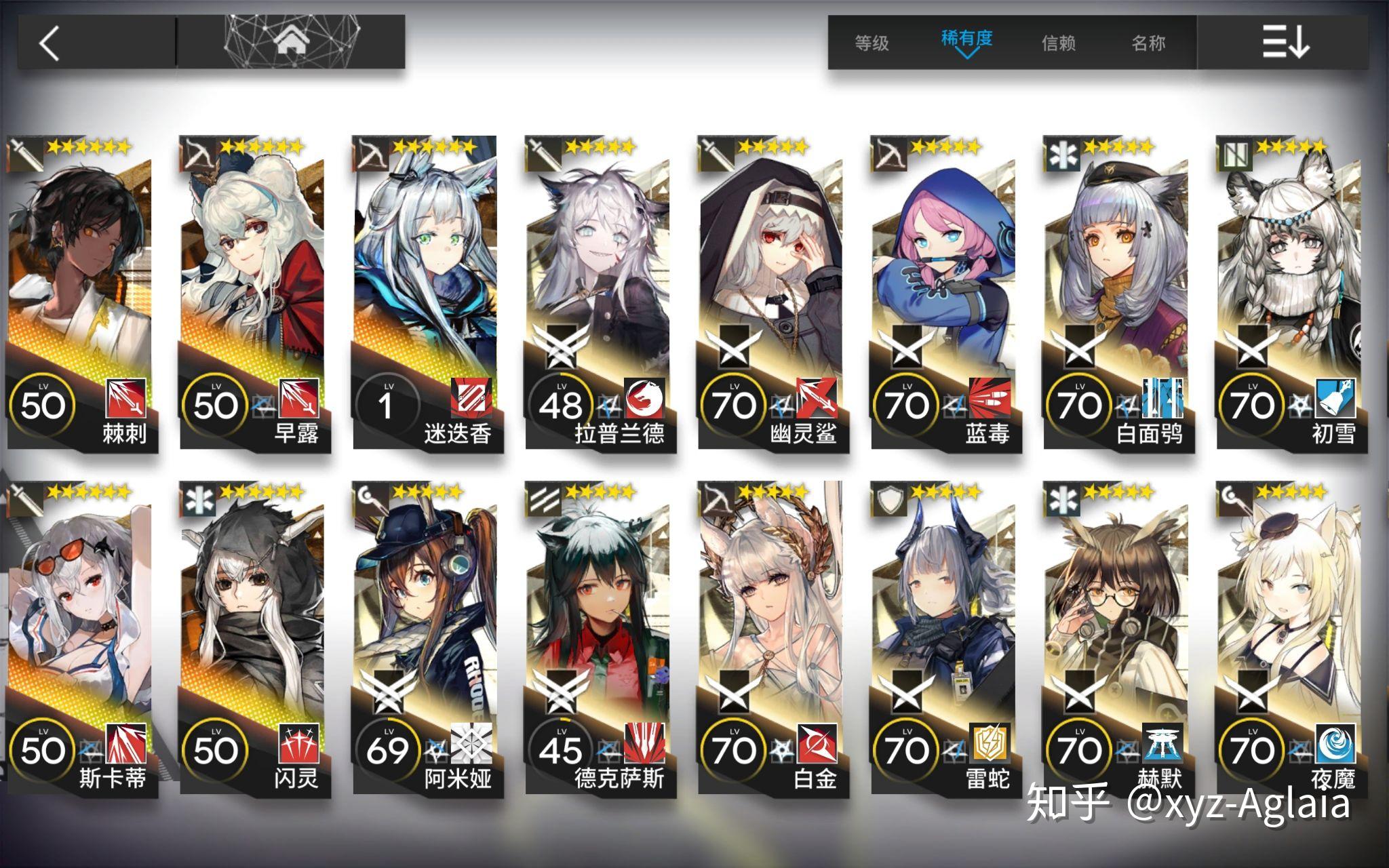Select operator card 蓝毒
The height and width of the screenshot is (868, 1389).
pyautogui.click(x=945, y=292)
